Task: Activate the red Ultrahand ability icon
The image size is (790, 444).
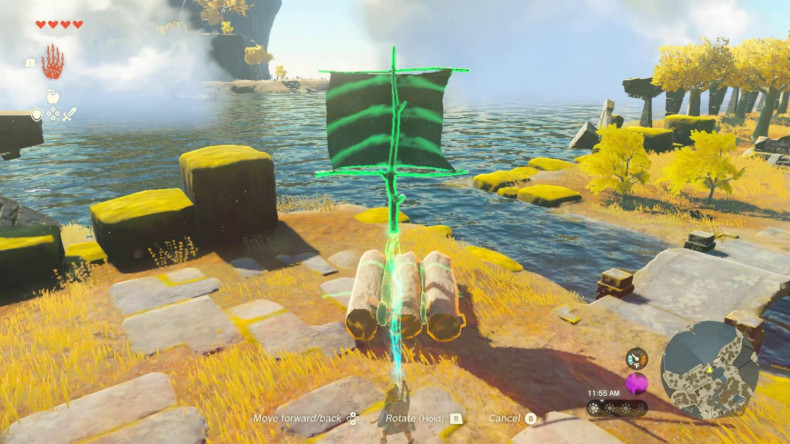Action: (52, 63)
